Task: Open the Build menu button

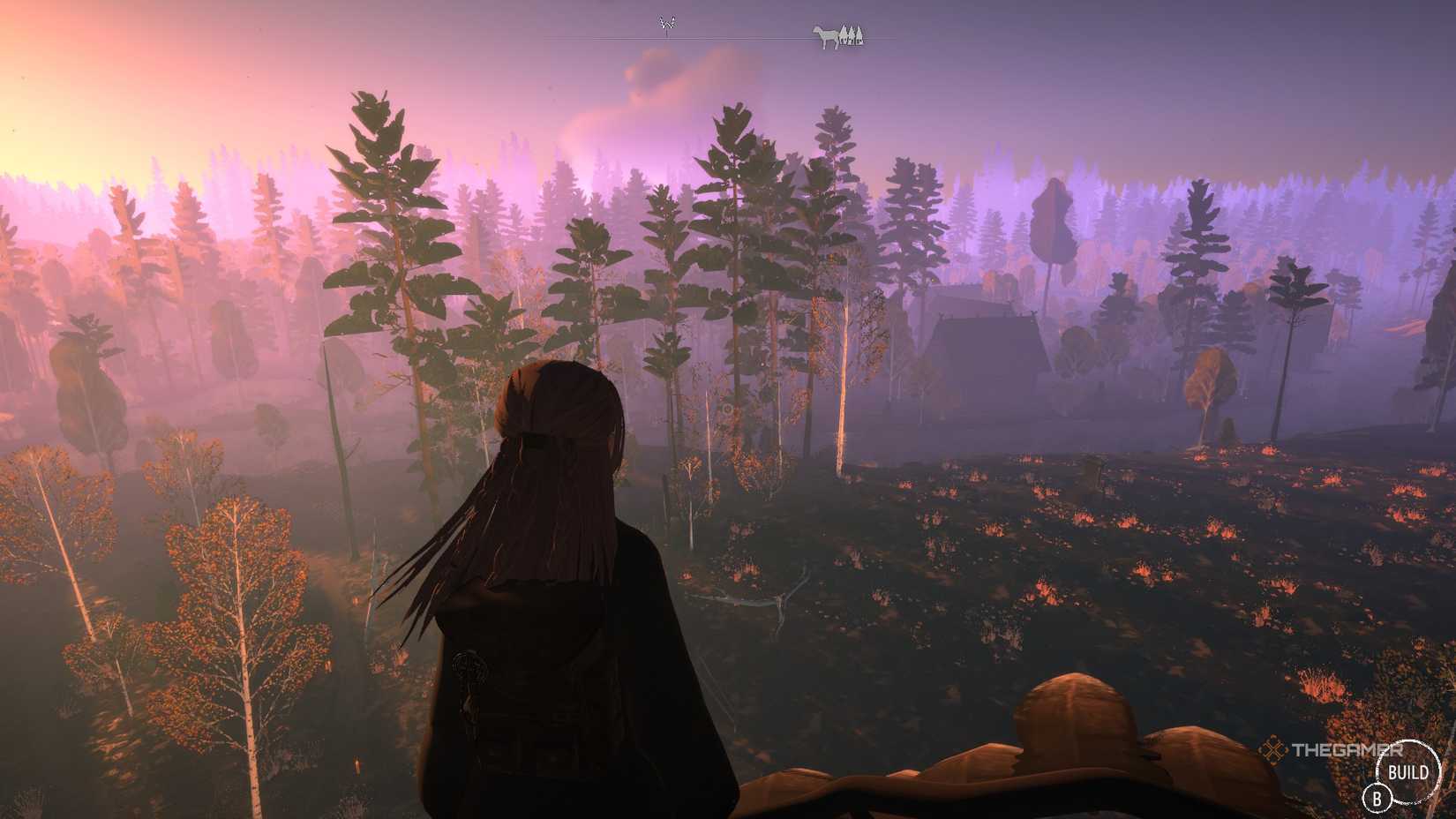Action: pyautogui.click(x=1408, y=773)
